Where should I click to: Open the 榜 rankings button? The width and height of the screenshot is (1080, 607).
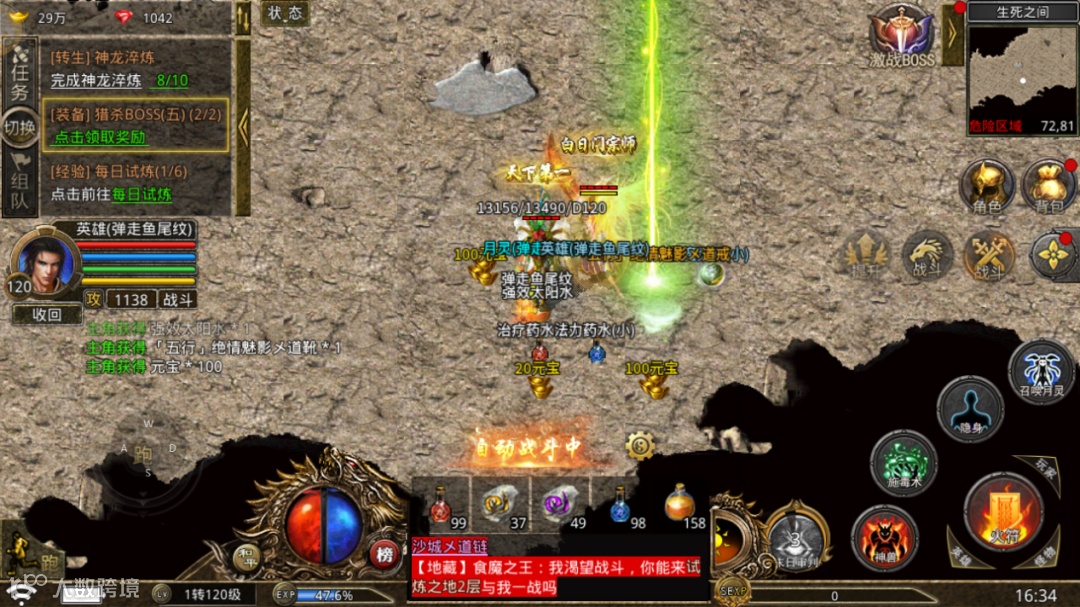[x=383, y=554]
